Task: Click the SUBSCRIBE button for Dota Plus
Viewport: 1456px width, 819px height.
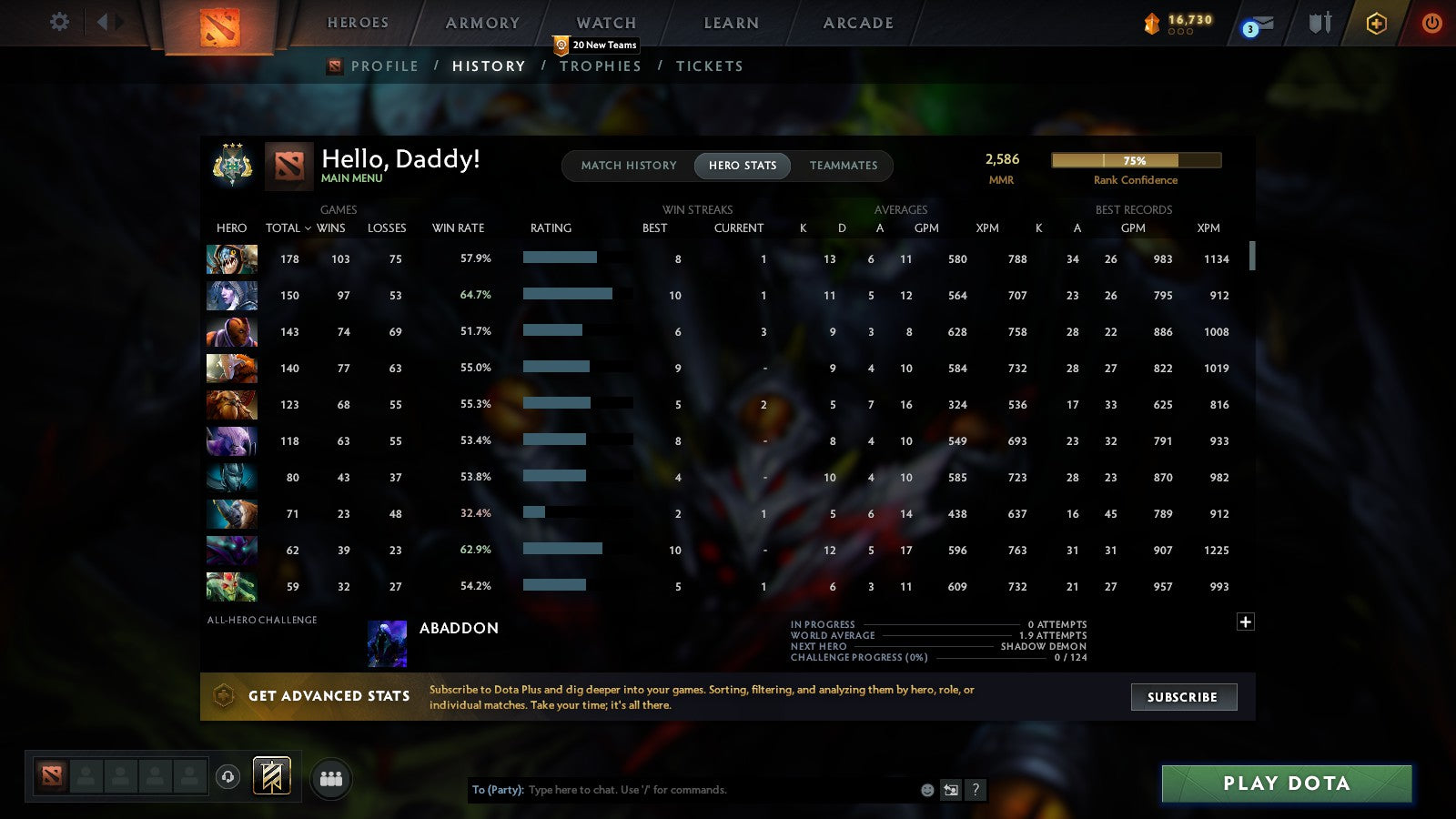Action: tap(1183, 697)
